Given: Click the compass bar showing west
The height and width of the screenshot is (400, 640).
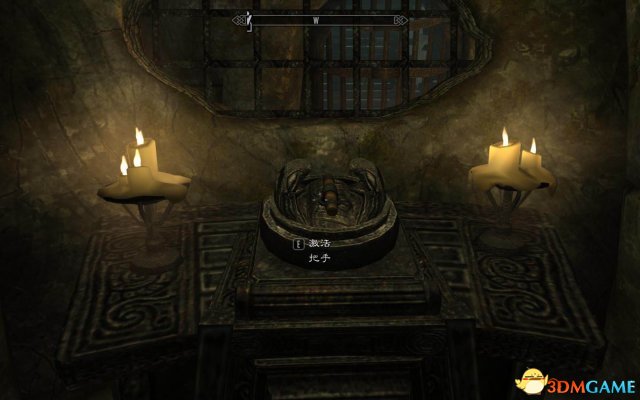Looking at the screenshot, I should click(319, 19).
